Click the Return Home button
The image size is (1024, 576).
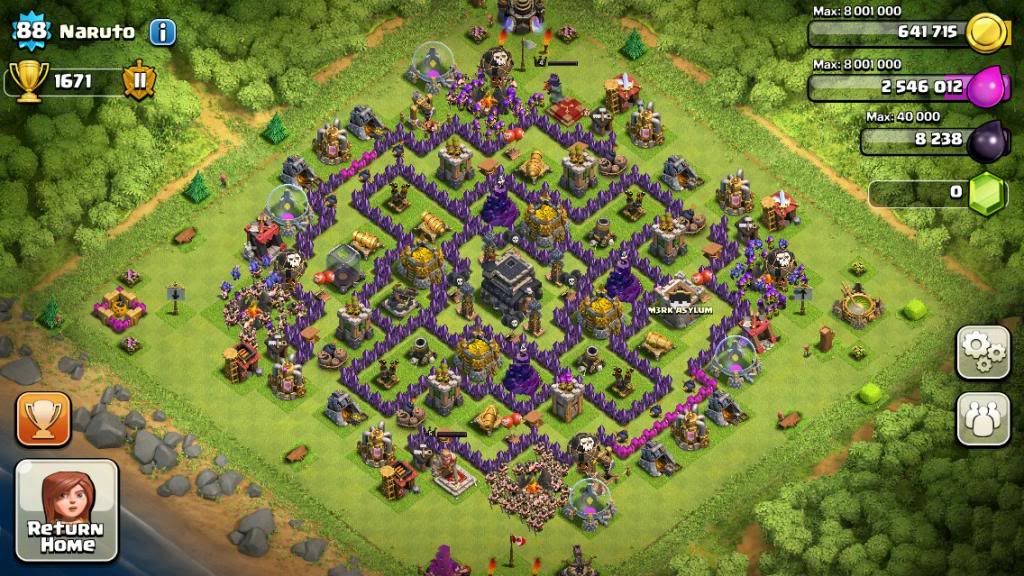pyautogui.click(x=66, y=510)
